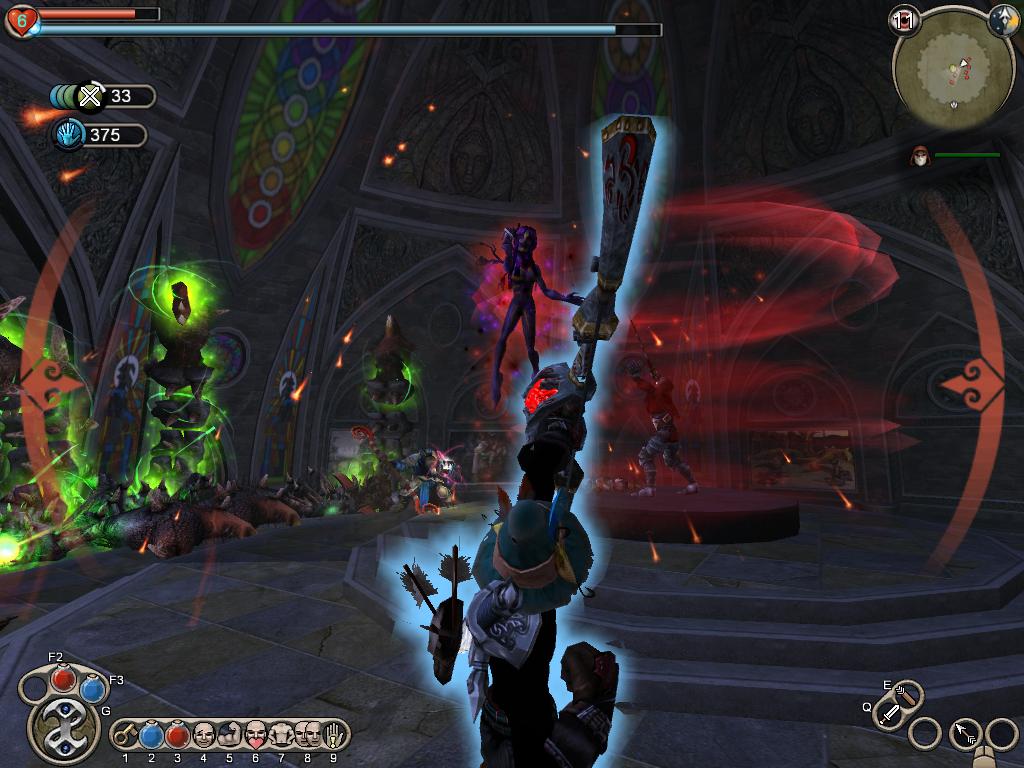Select the raised hand expression in slot 9
Viewport: 1024px width, 768px height.
[333, 736]
